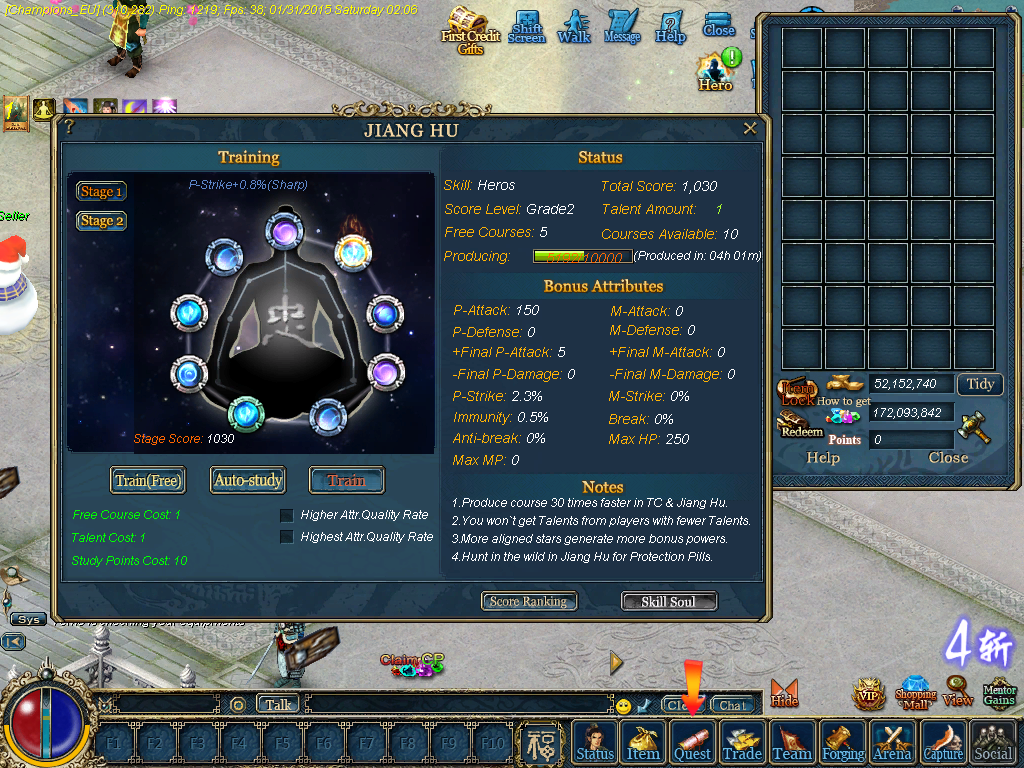
Task: Open the Arena menu
Action: tap(892, 743)
